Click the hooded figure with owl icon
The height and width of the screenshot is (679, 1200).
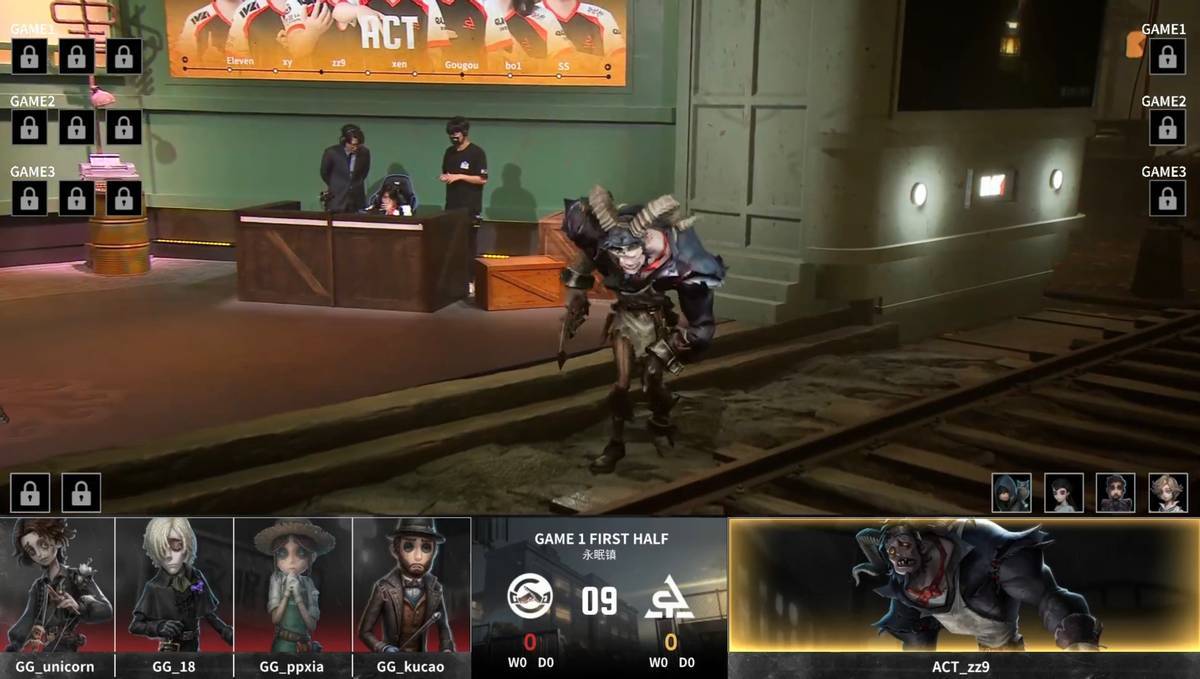point(1011,493)
